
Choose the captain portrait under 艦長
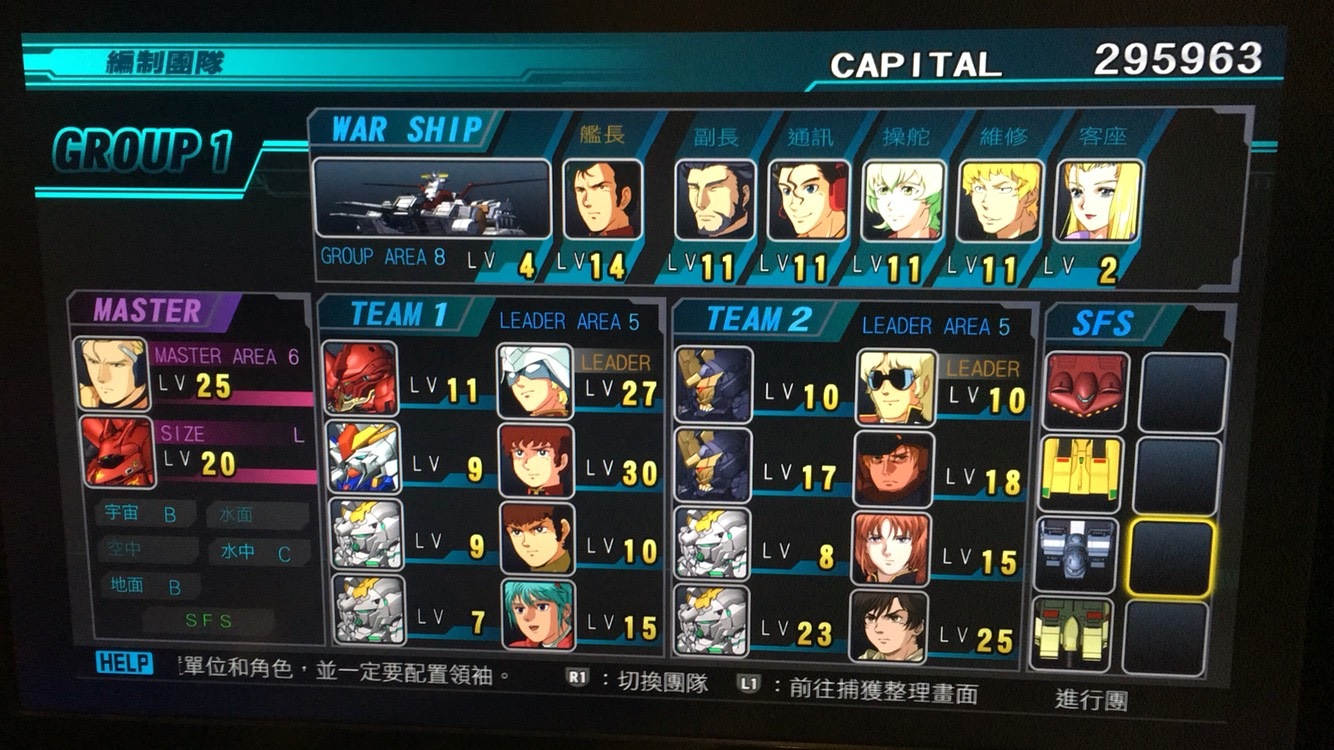pos(603,200)
